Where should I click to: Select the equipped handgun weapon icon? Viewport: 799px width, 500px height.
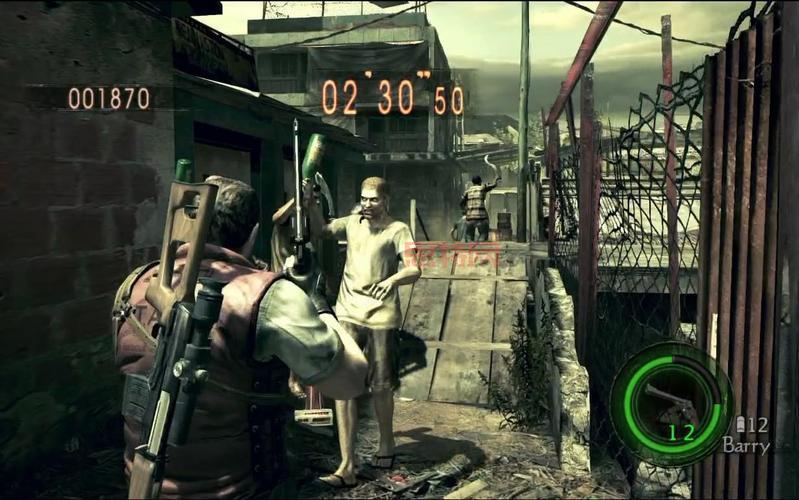669,401
